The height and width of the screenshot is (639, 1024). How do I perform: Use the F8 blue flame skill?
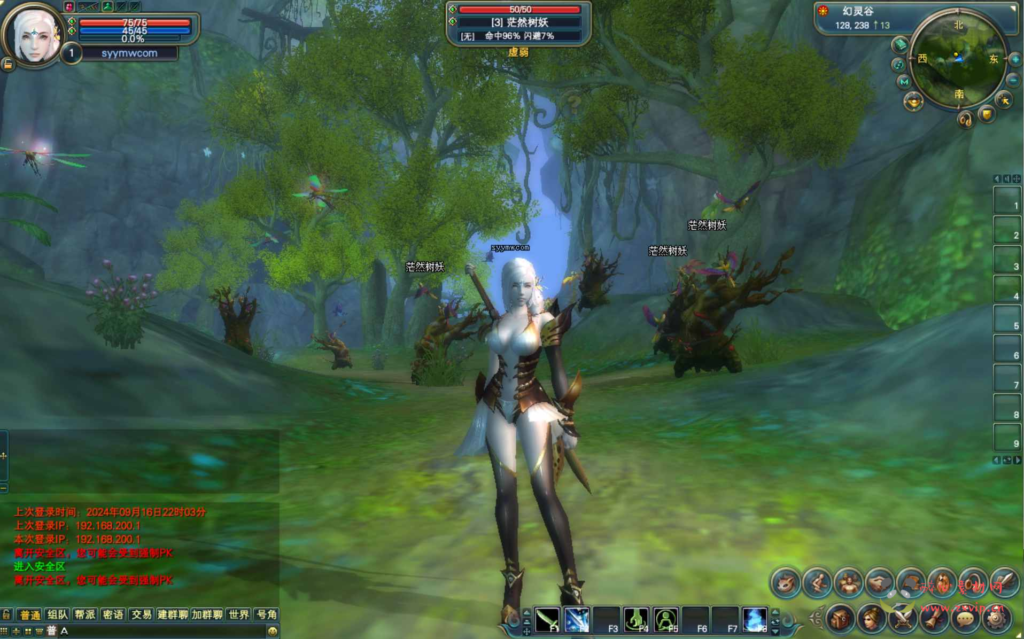point(755,619)
